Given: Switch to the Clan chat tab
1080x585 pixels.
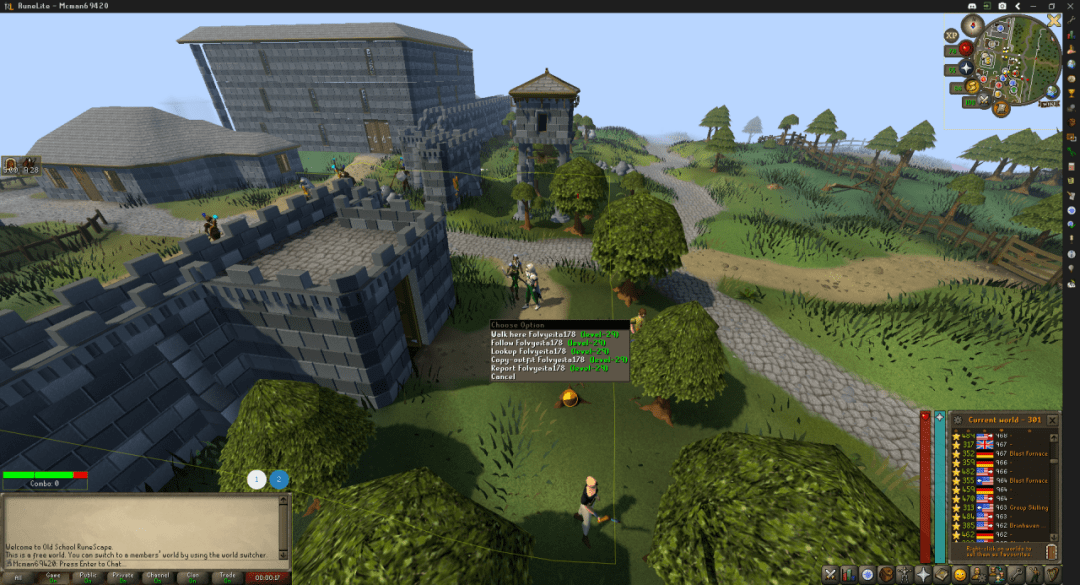Looking at the screenshot, I should [193, 577].
